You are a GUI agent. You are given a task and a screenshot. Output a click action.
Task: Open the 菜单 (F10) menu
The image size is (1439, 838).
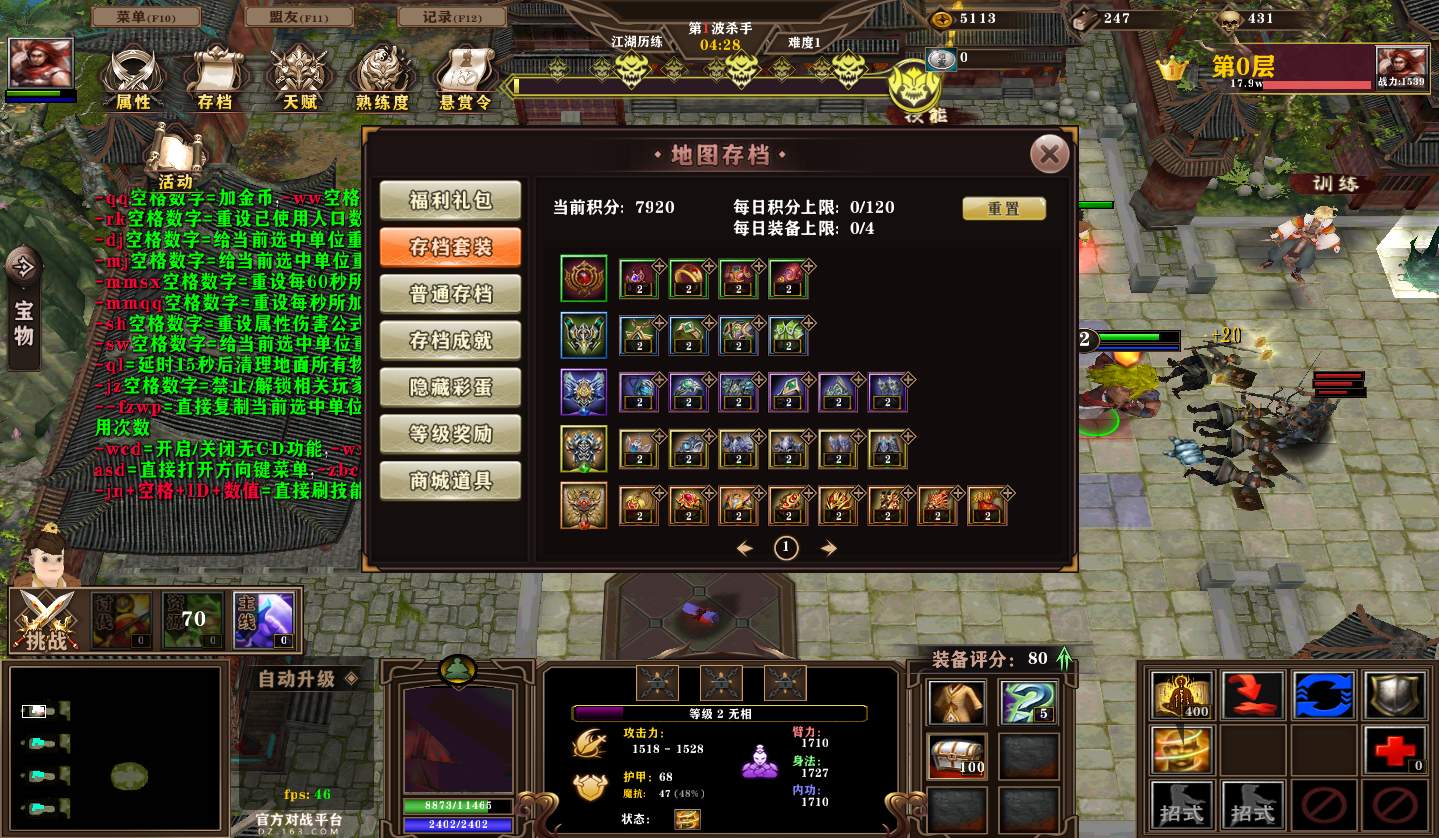click(x=145, y=17)
